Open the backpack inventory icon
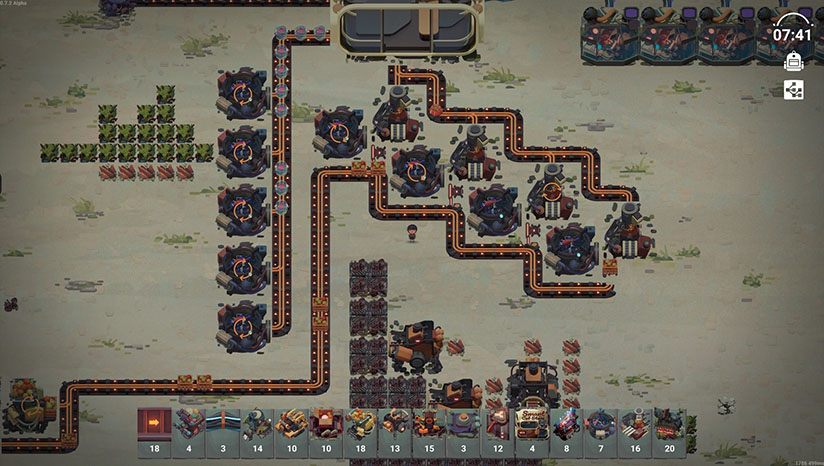Image resolution: width=824 pixels, height=466 pixels. (x=793, y=62)
